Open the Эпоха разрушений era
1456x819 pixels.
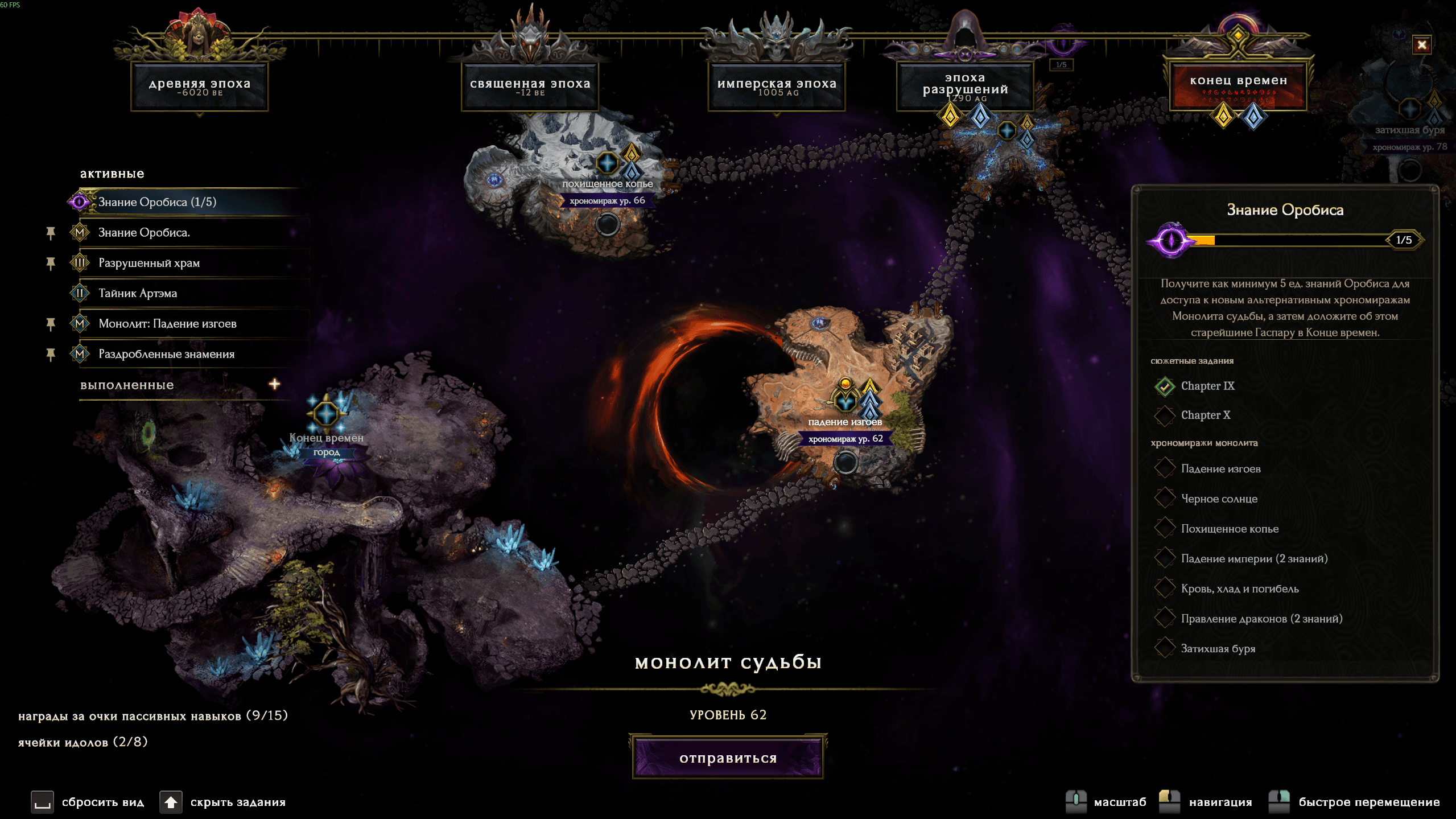click(965, 86)
